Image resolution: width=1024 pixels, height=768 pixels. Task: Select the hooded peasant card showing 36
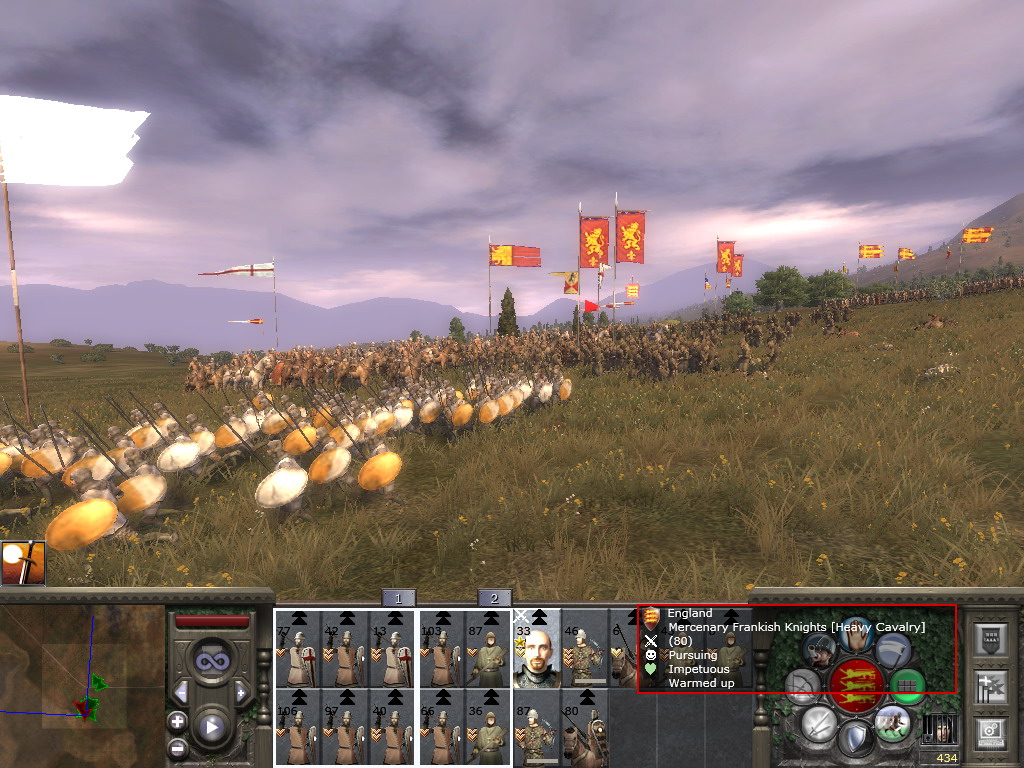pos(487,727)
